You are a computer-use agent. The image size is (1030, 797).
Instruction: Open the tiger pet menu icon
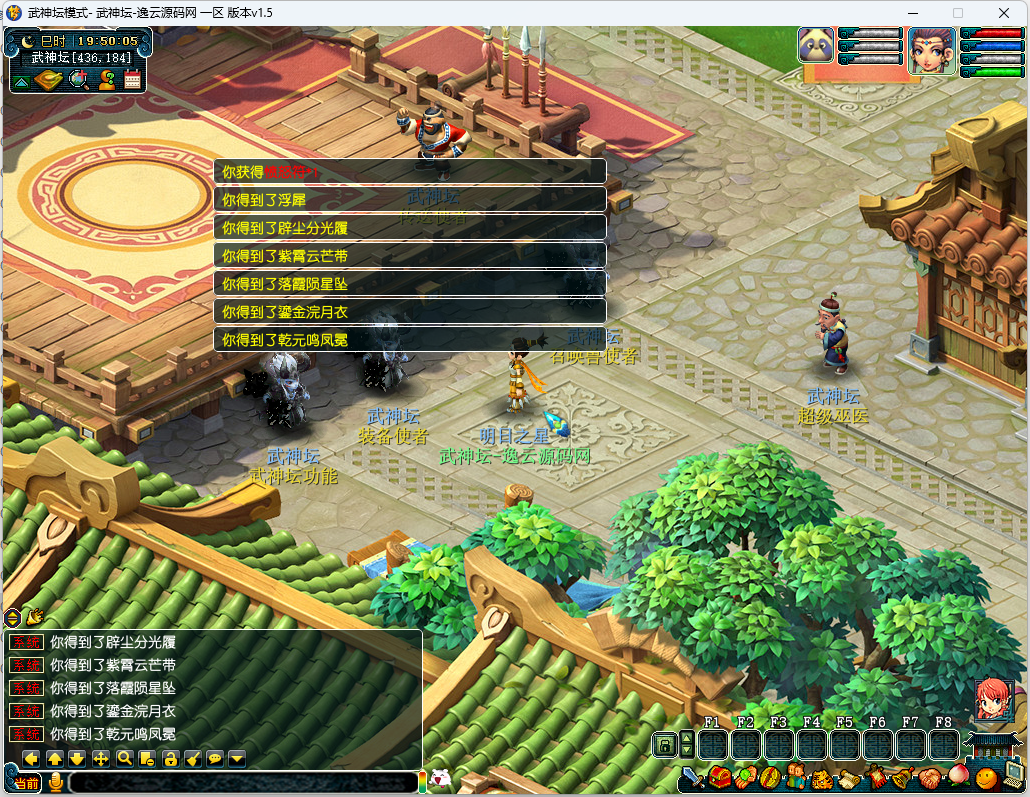coord(822,777)
